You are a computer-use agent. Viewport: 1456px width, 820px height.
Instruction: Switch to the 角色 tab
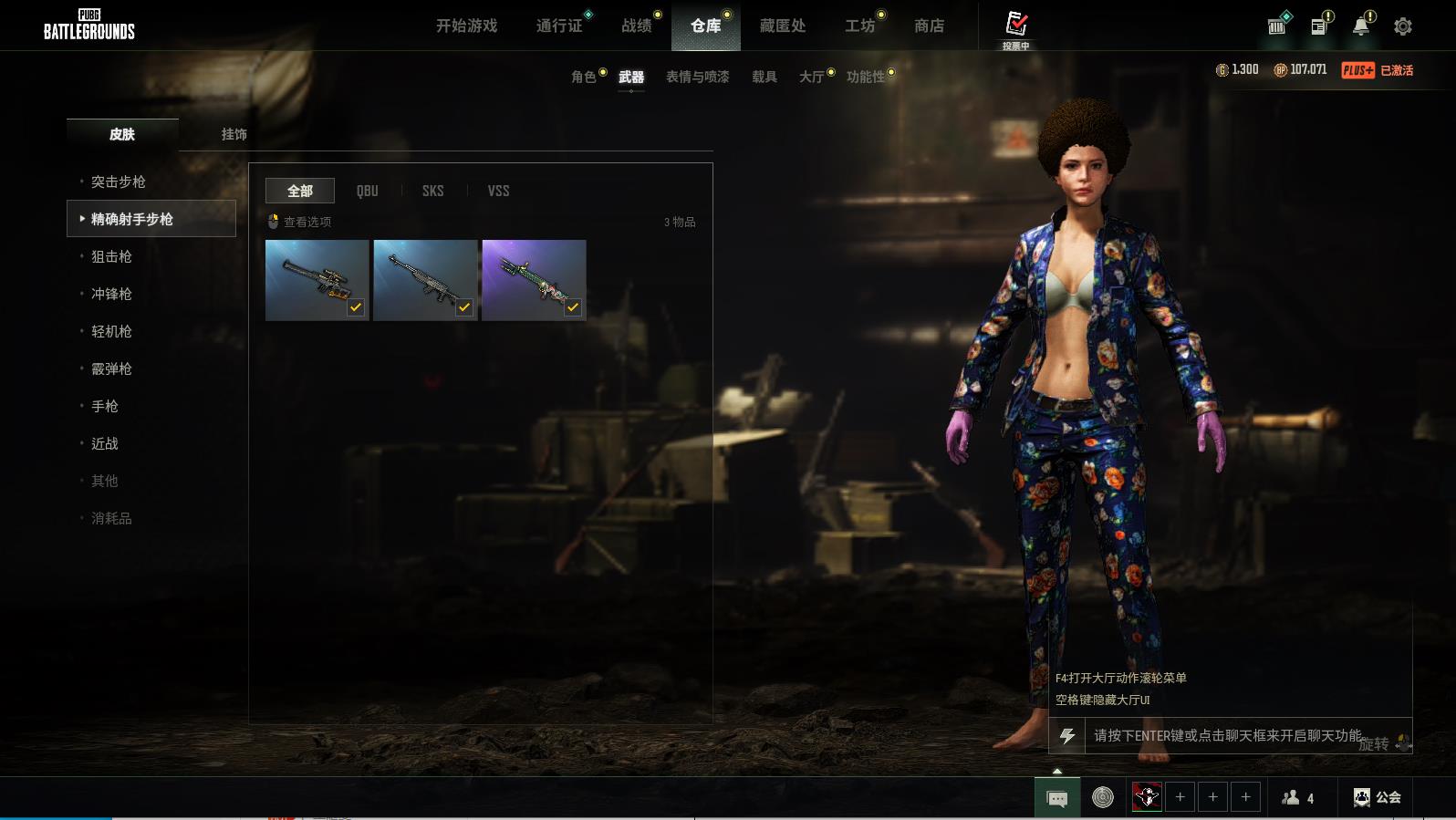pos(583,77)
